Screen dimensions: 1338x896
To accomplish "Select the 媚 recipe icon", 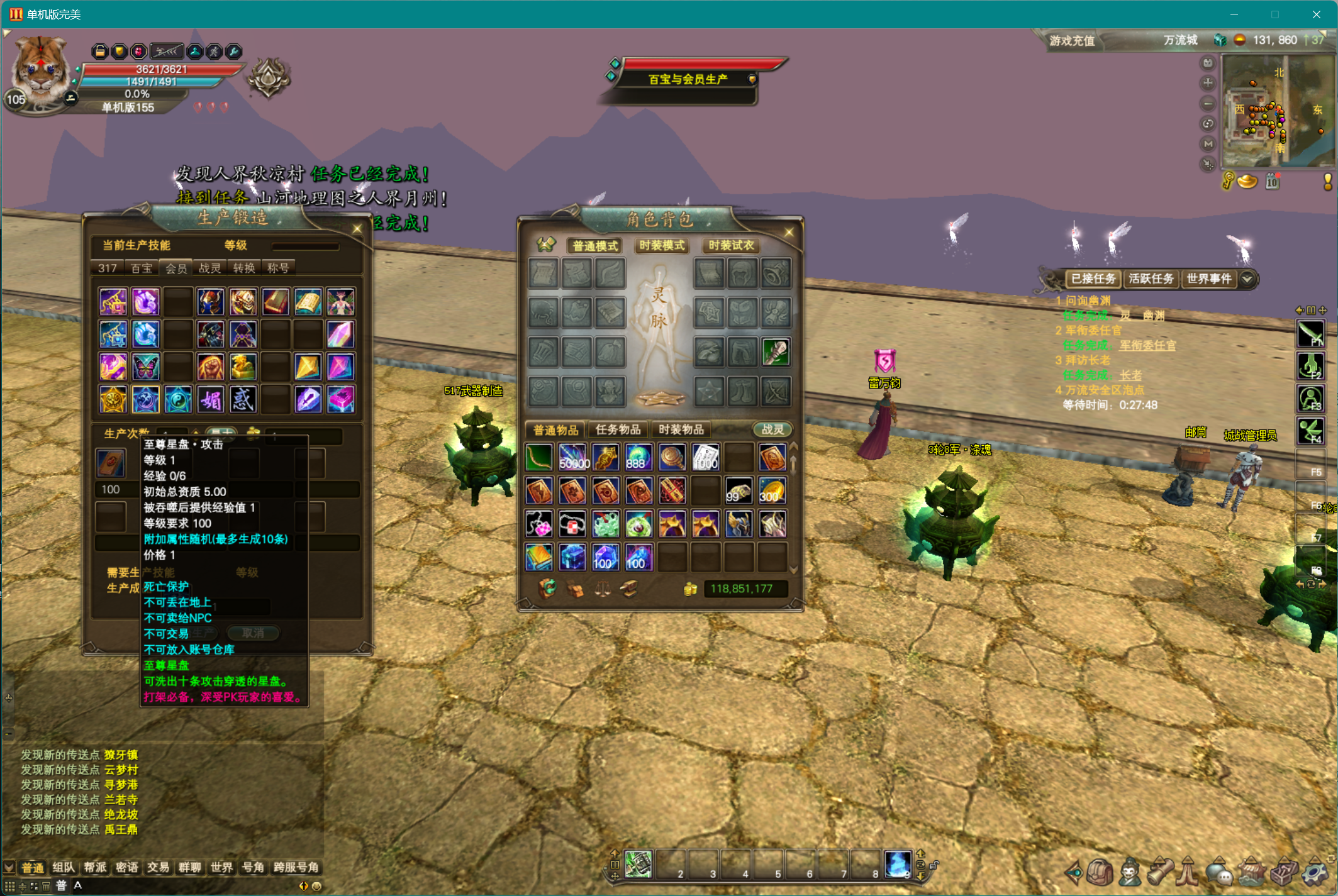I will coord(211,400).
